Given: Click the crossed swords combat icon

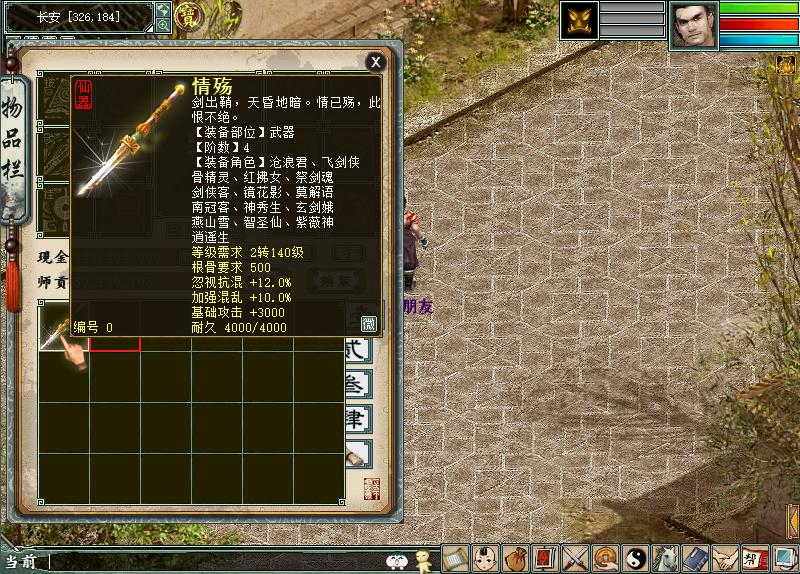Looking at the screenshot, I should click(x=575, y=558).
